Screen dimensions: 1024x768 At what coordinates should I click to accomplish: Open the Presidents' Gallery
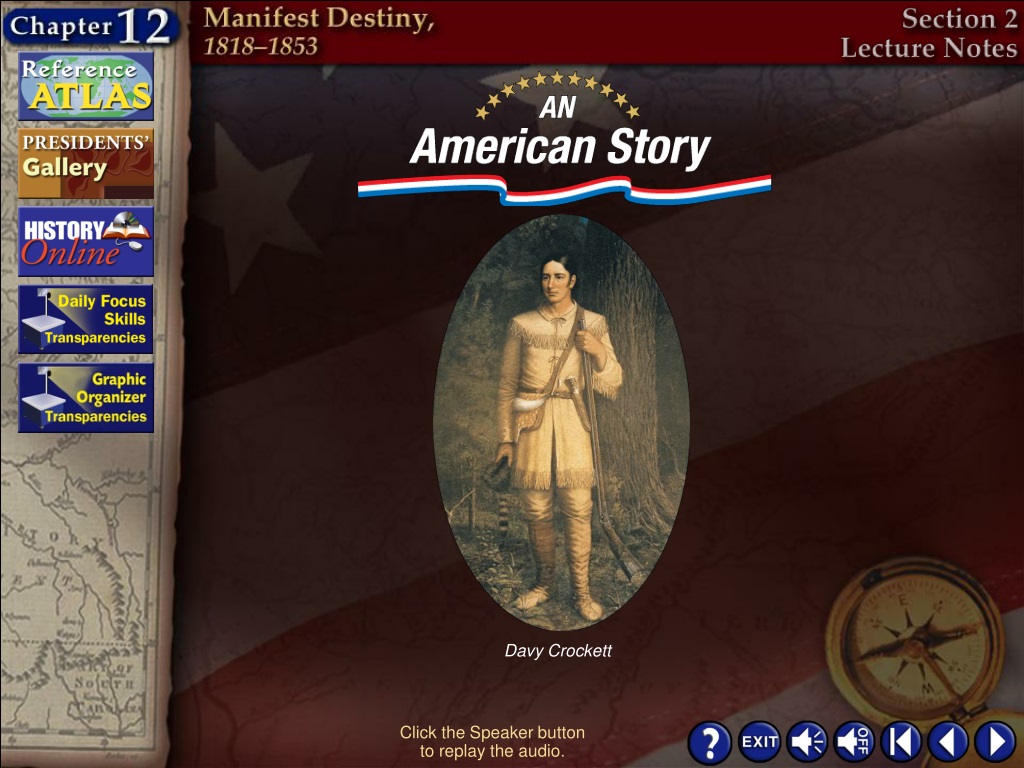[86, 163]
